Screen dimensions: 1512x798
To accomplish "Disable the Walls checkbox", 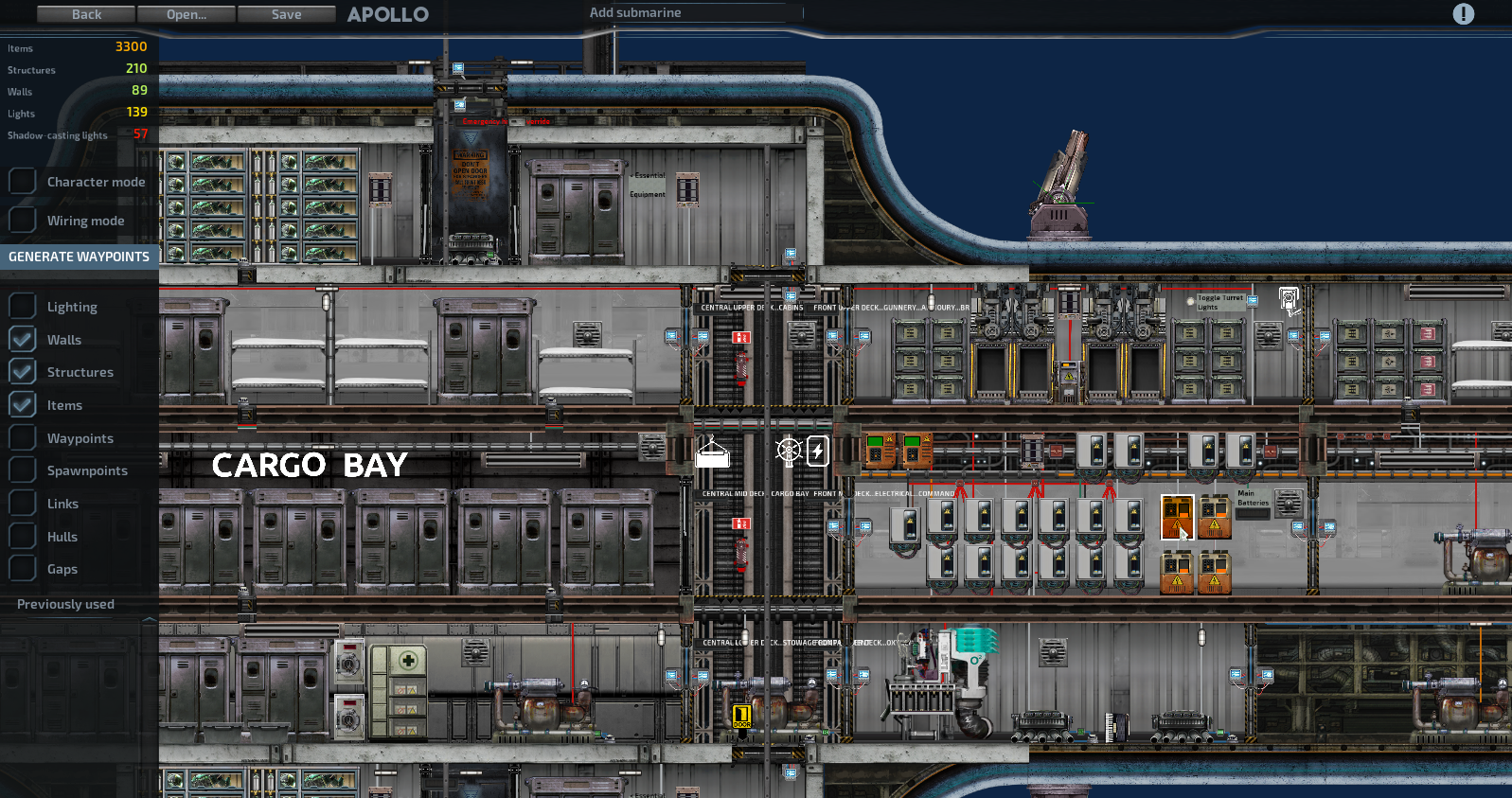I will (x=22, y=339).
